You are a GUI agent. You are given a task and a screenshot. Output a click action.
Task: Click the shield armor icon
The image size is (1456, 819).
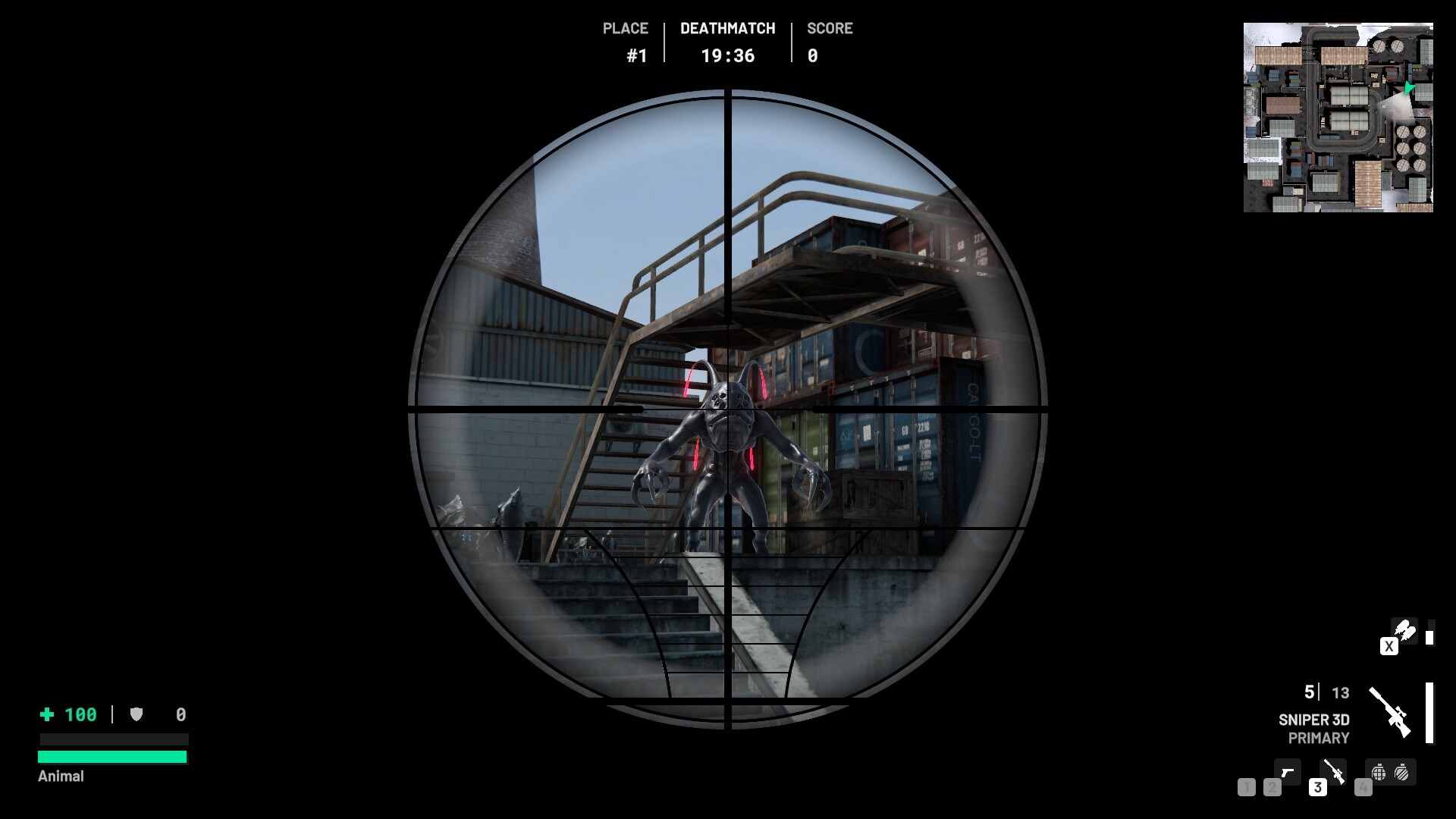[135, 714]
